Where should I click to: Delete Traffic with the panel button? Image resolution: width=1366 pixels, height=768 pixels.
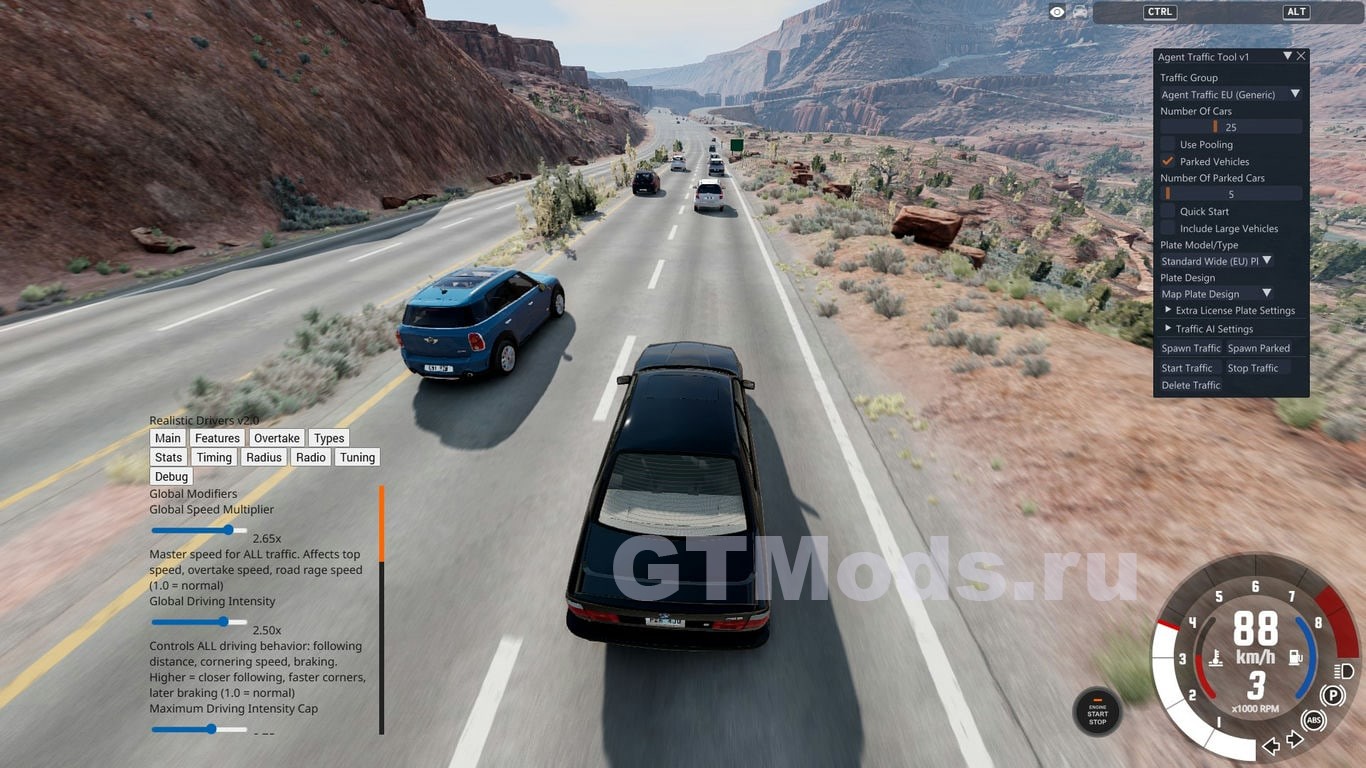pyautogui.click(x=1191, y=385)
